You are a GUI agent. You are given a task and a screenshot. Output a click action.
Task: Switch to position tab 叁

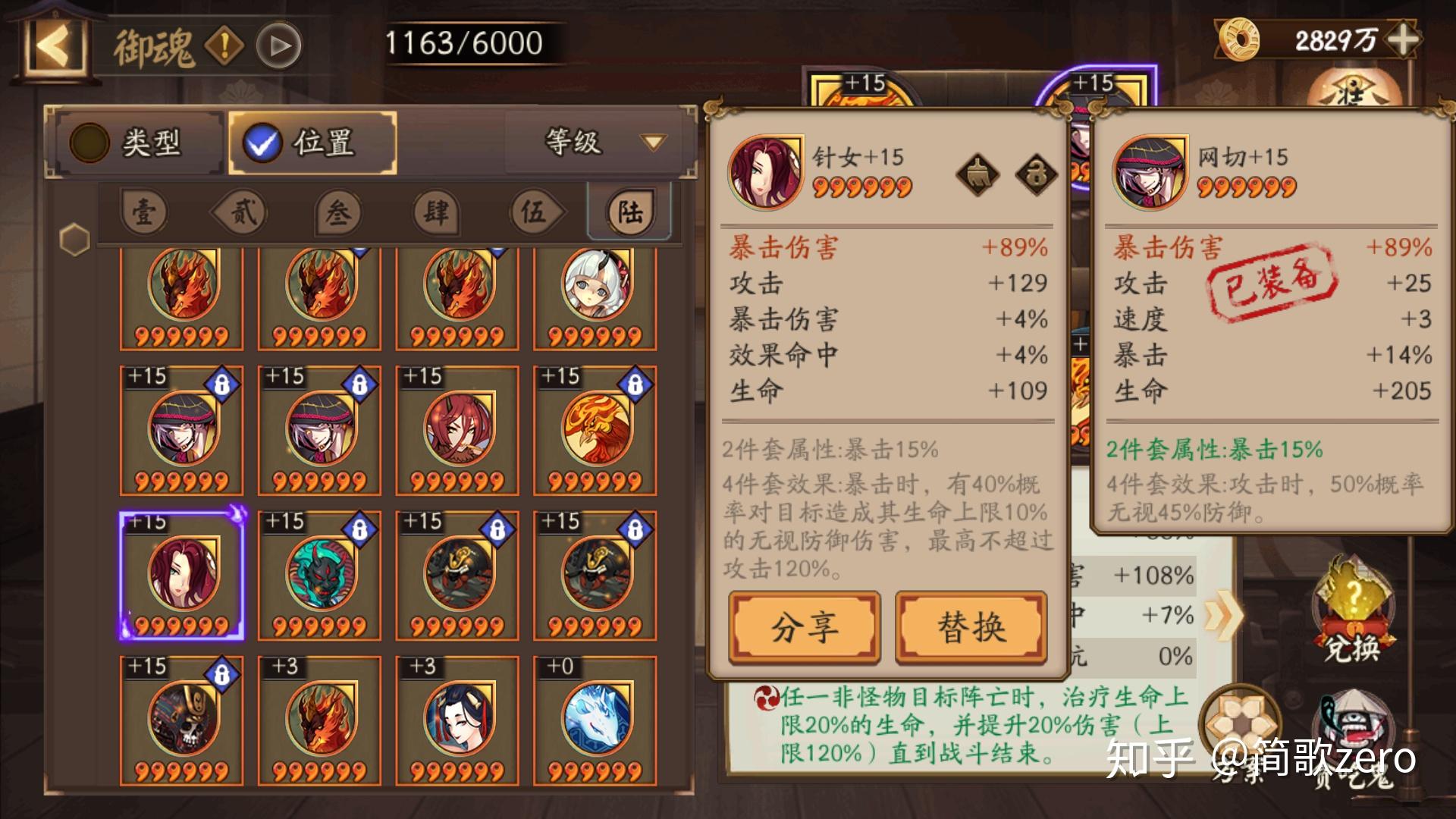[x=338, y=213]
